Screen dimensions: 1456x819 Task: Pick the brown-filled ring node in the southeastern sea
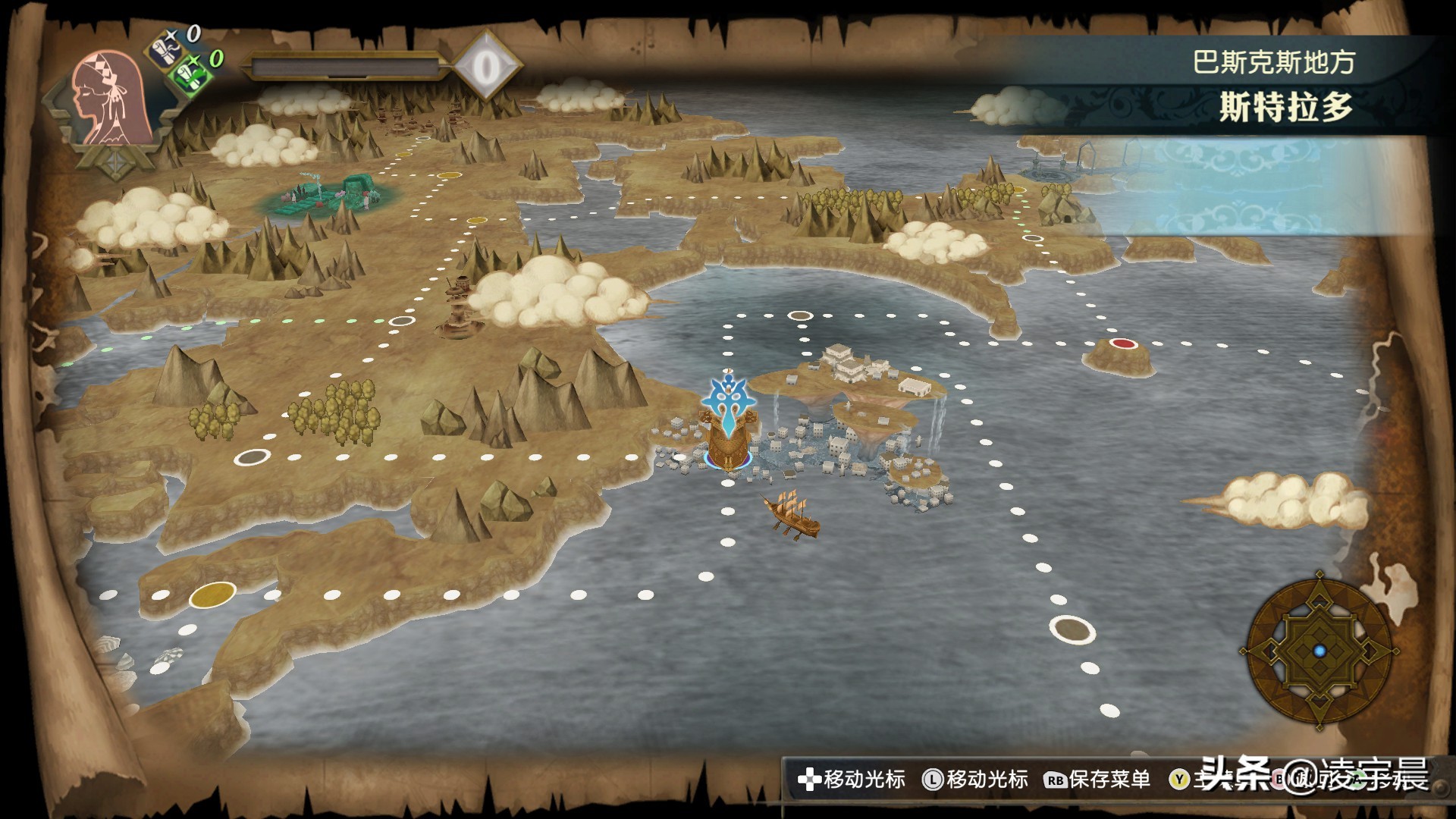click(1072, 629)
